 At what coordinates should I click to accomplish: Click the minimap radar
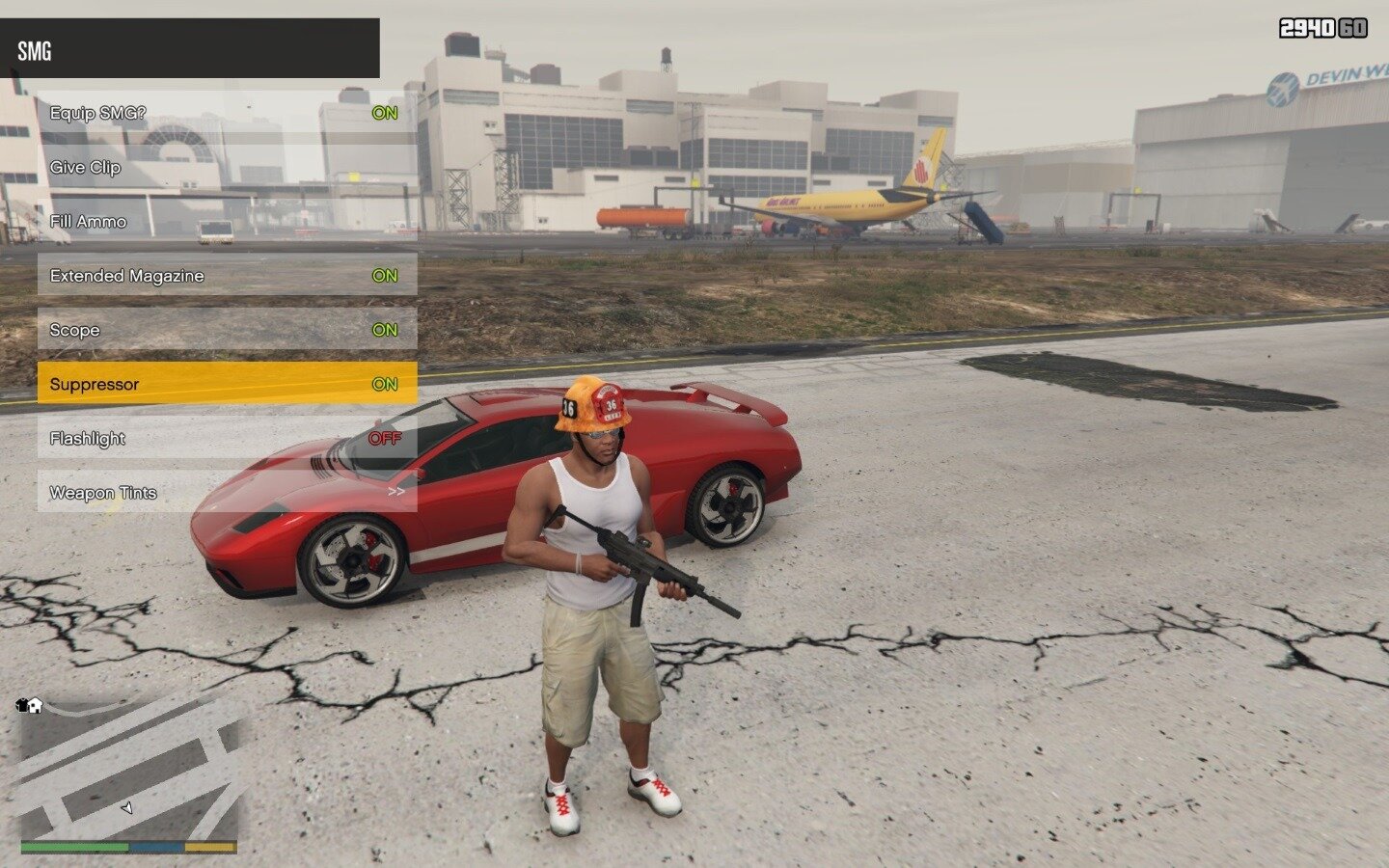[128, 770]
